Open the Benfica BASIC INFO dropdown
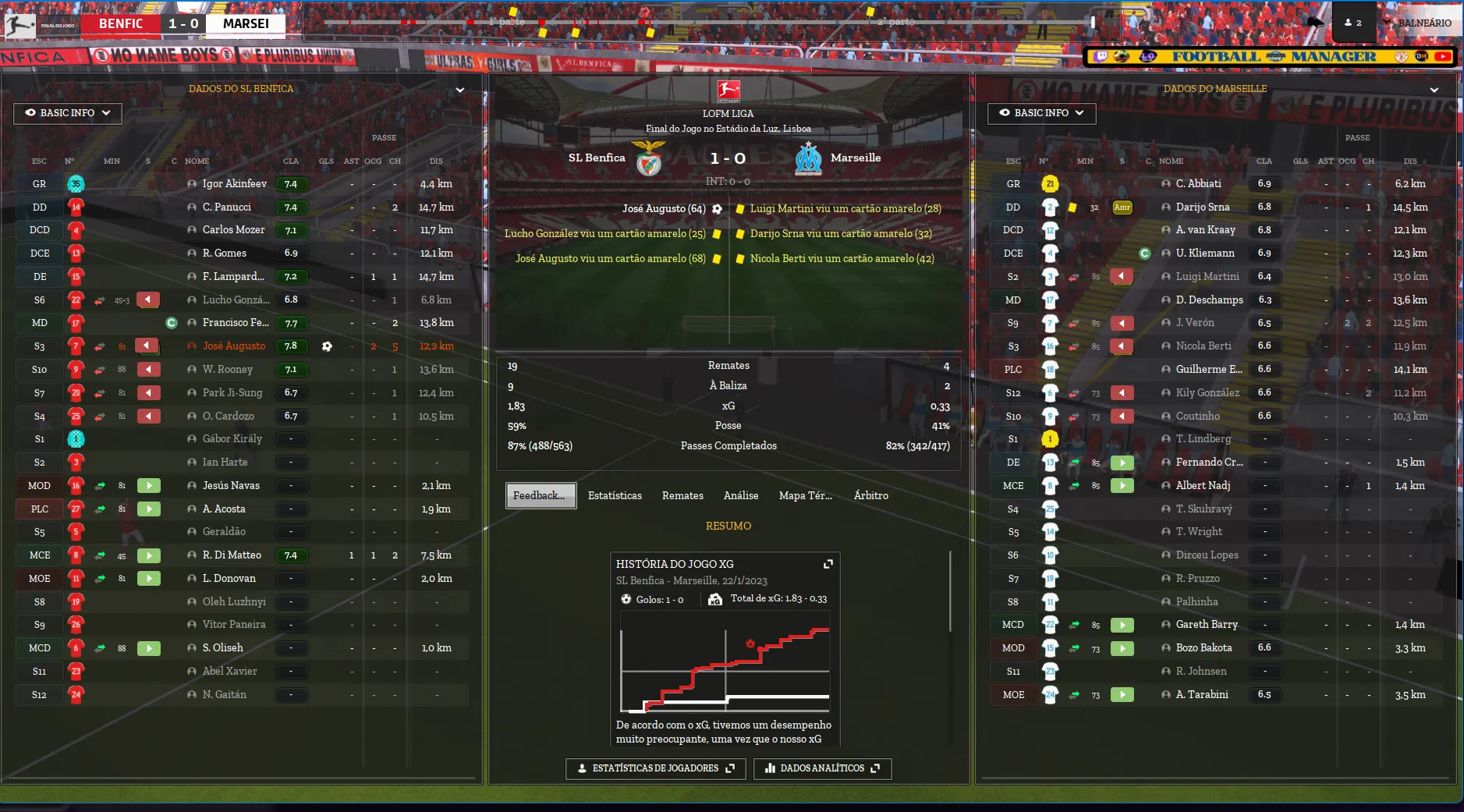The height and width of the screenshot is (812, 1464). click(68, 113)
